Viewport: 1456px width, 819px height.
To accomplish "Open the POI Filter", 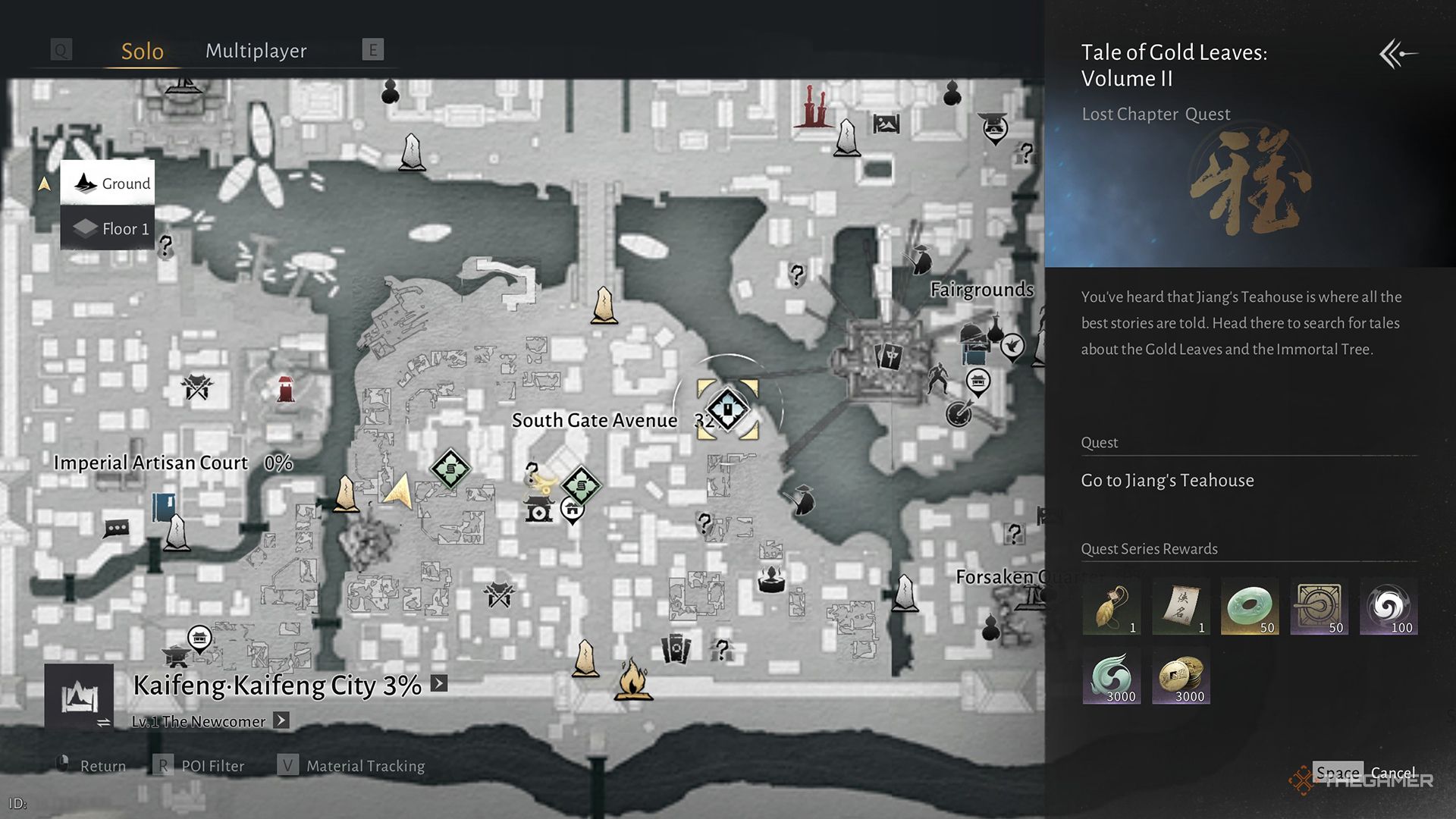I will [212, 766].
